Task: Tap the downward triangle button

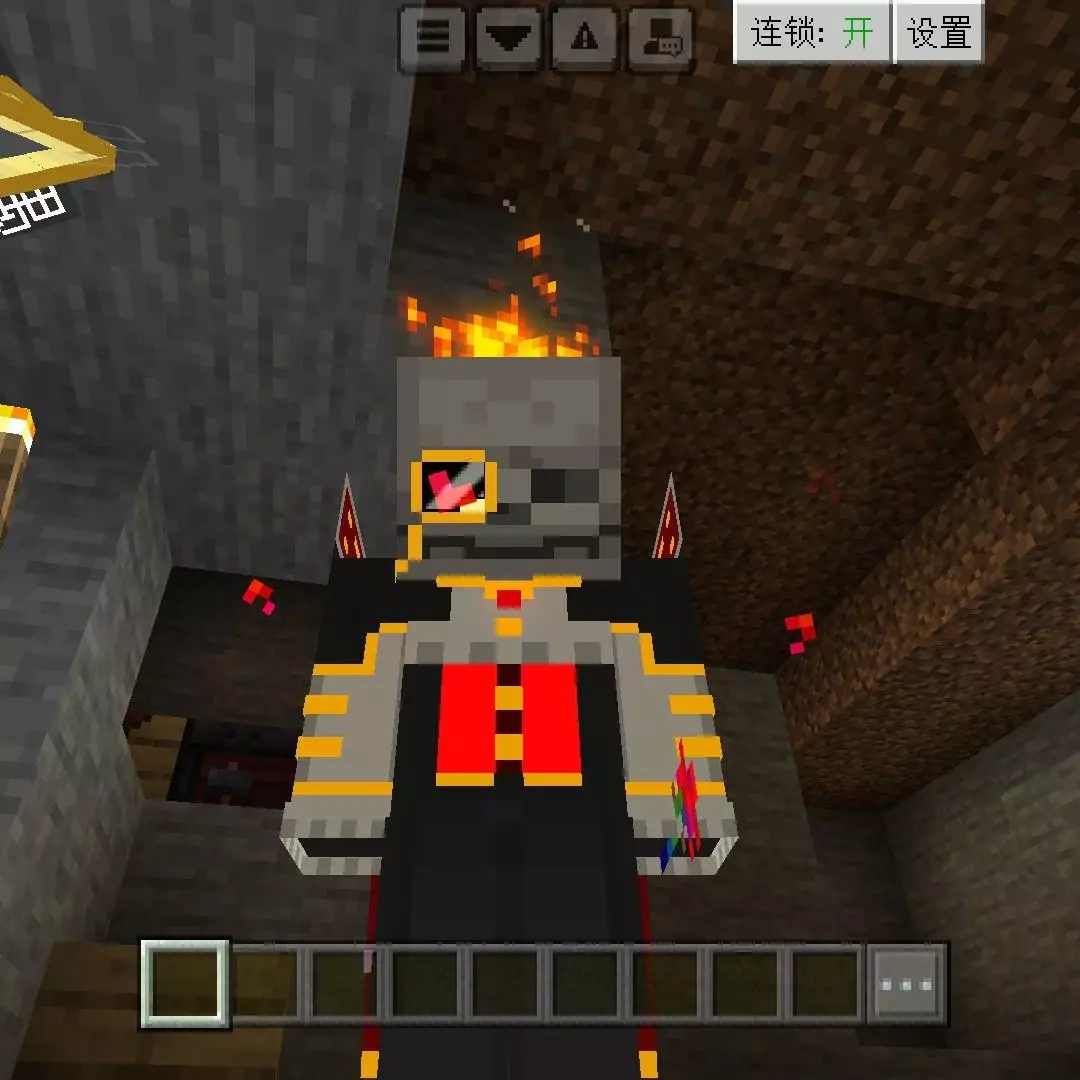Action: 509,38
